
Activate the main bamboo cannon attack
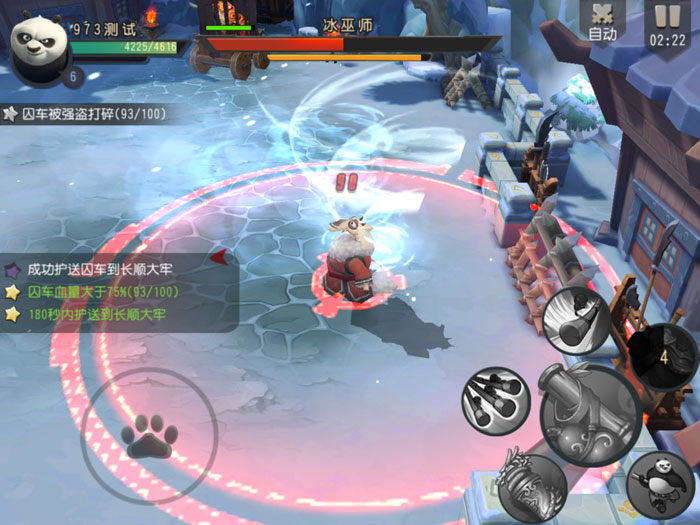click(x=590, y=413)
